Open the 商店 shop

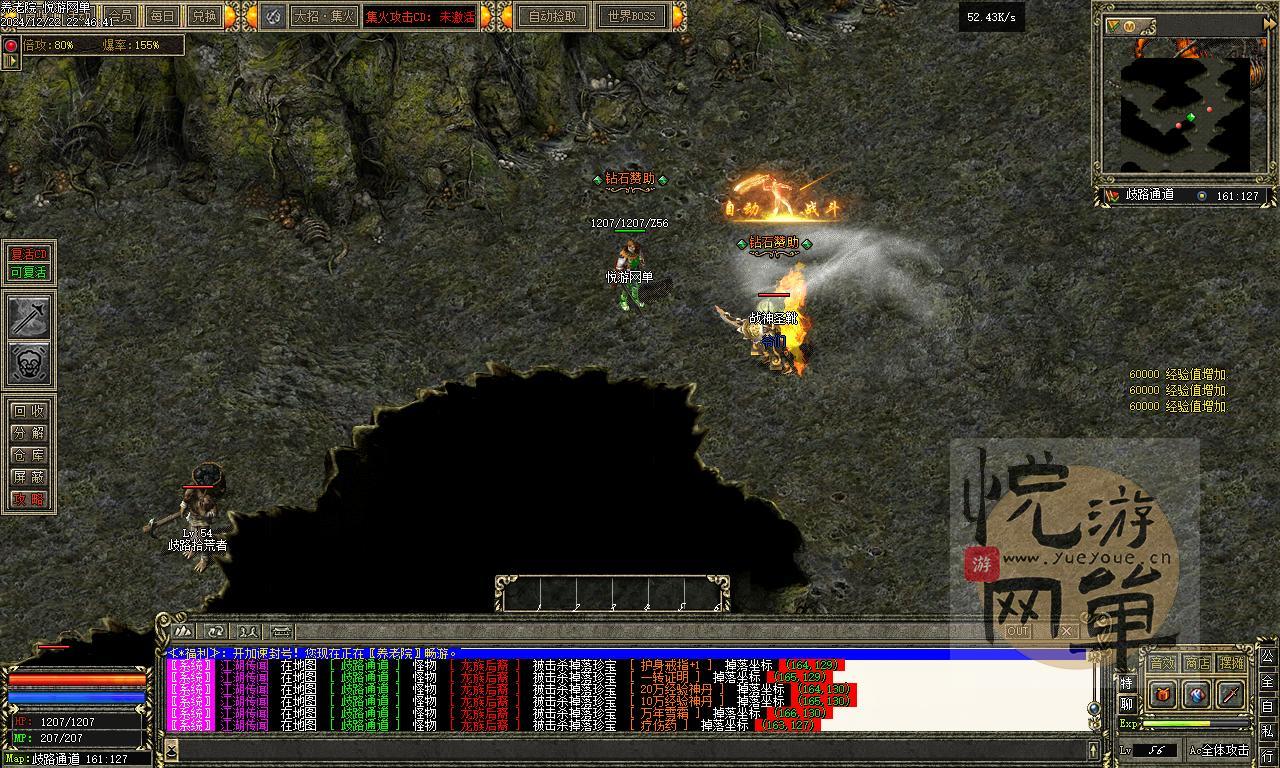[1197, 663]
